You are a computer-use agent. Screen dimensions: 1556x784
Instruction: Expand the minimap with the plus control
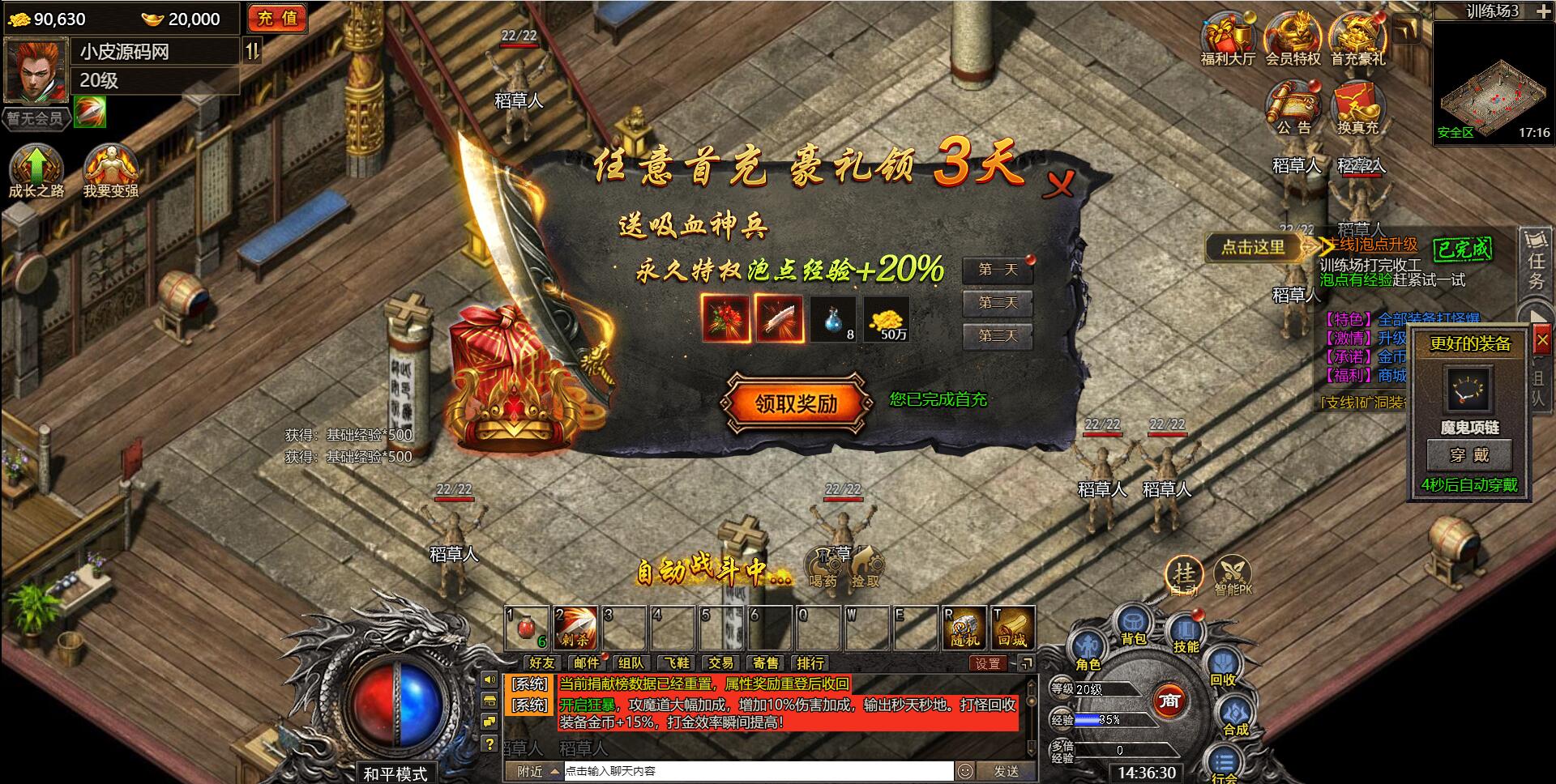click(1544, 11)
